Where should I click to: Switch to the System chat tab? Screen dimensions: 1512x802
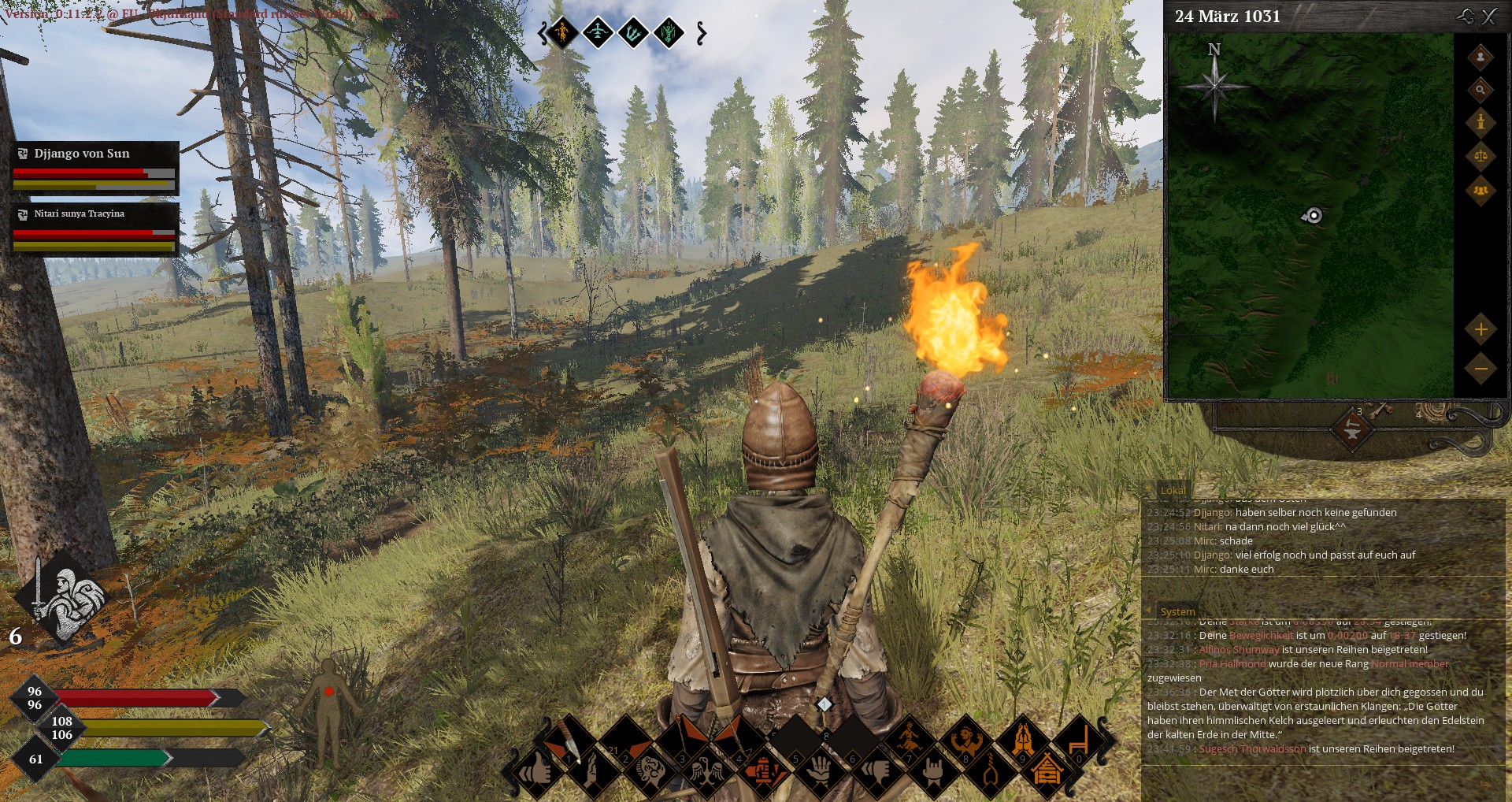coord(1177,611)
